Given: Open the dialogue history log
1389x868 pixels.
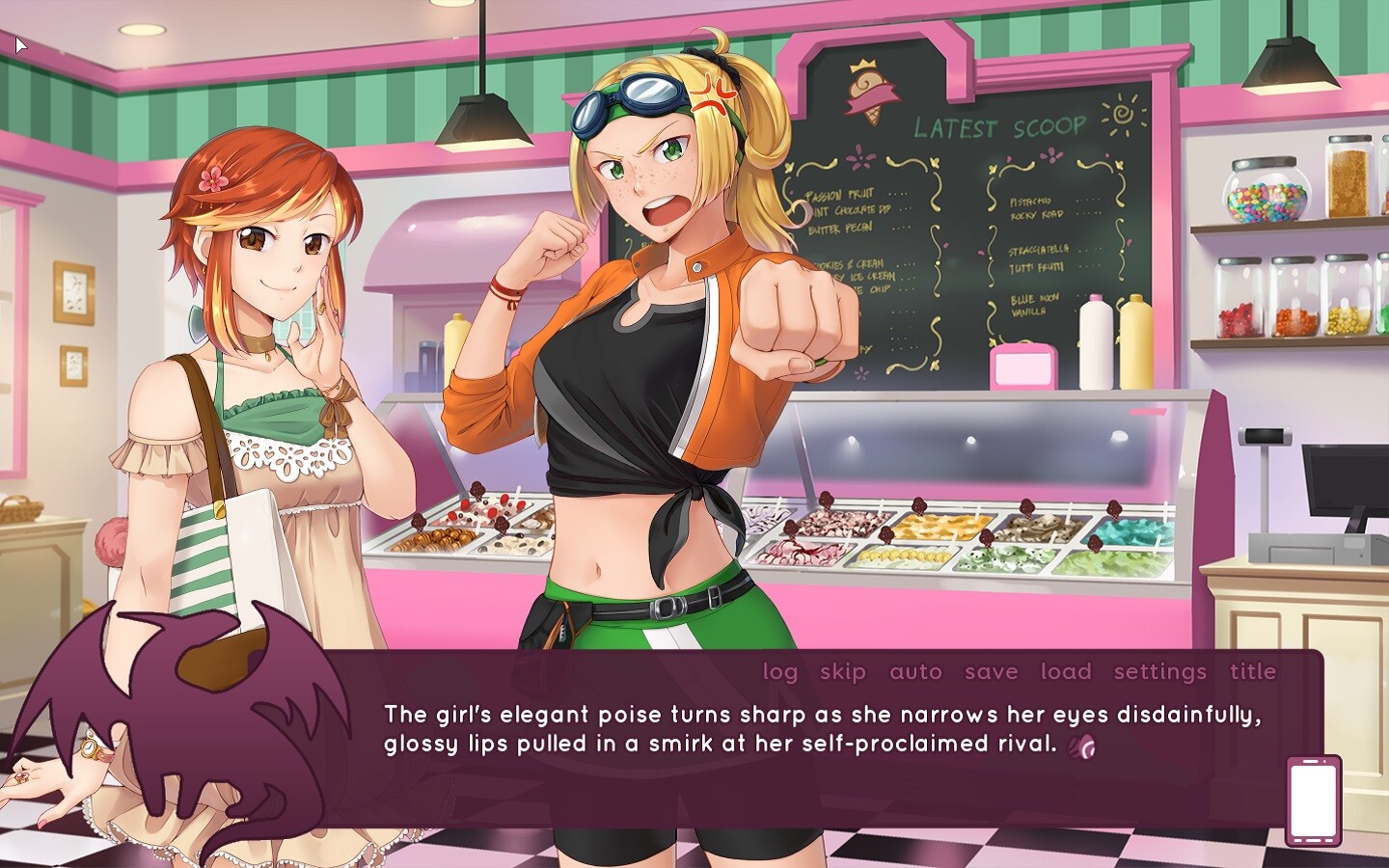Looking at the screenshot, I should point(781,671).
